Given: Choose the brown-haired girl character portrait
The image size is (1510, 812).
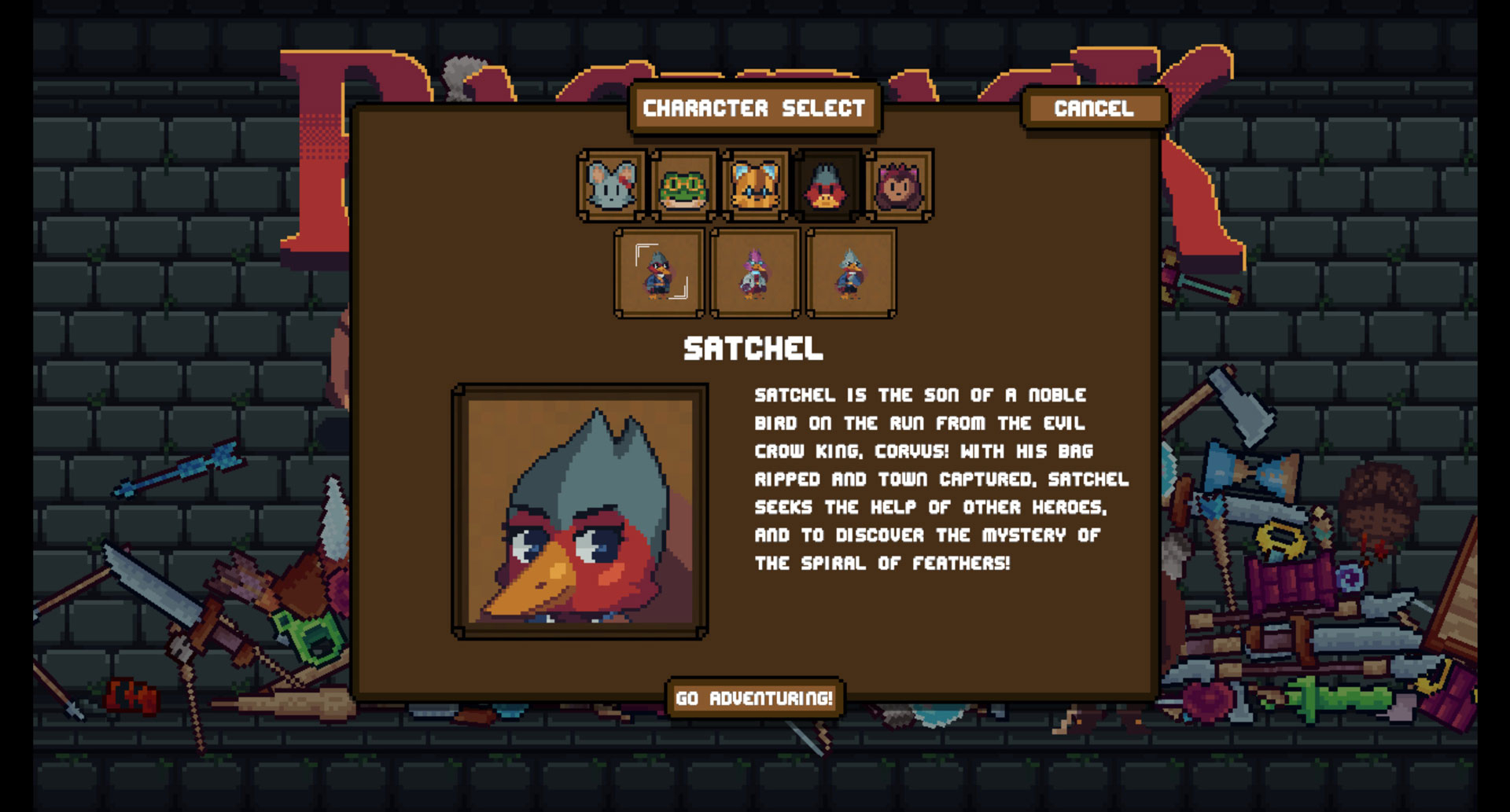Looking at the screenshot, I should [899, 186].
